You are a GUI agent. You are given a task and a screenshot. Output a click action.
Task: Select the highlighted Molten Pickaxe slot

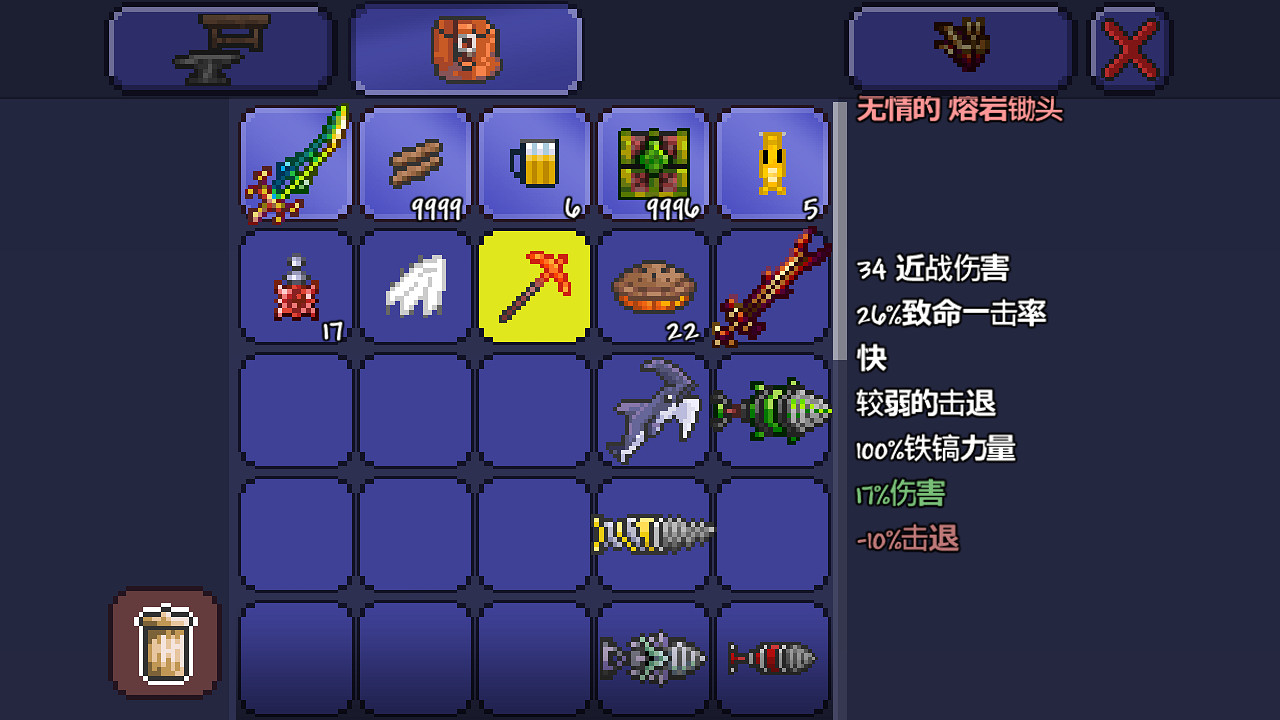click(533, 287)
